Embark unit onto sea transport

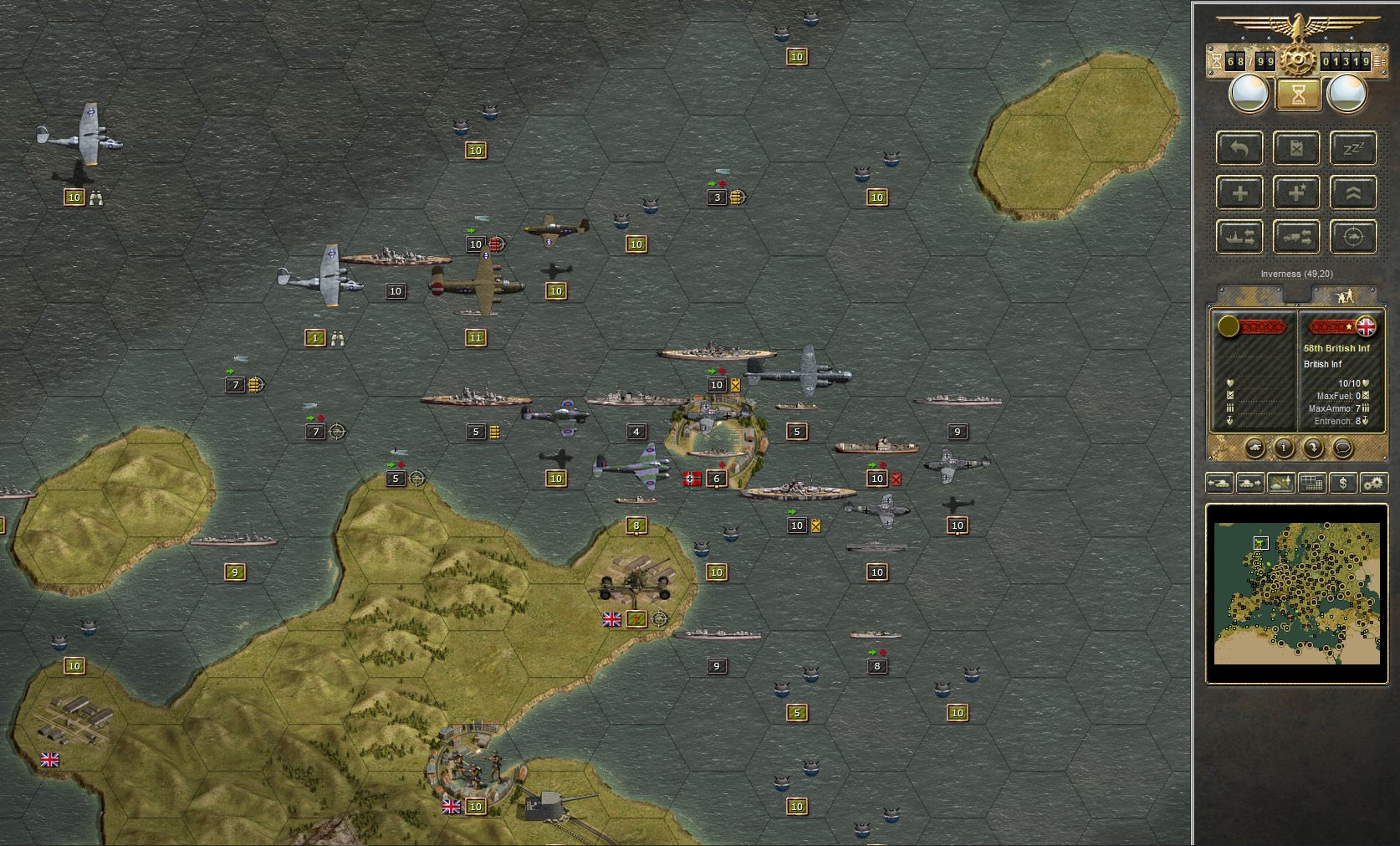(x=1239, y=237)
